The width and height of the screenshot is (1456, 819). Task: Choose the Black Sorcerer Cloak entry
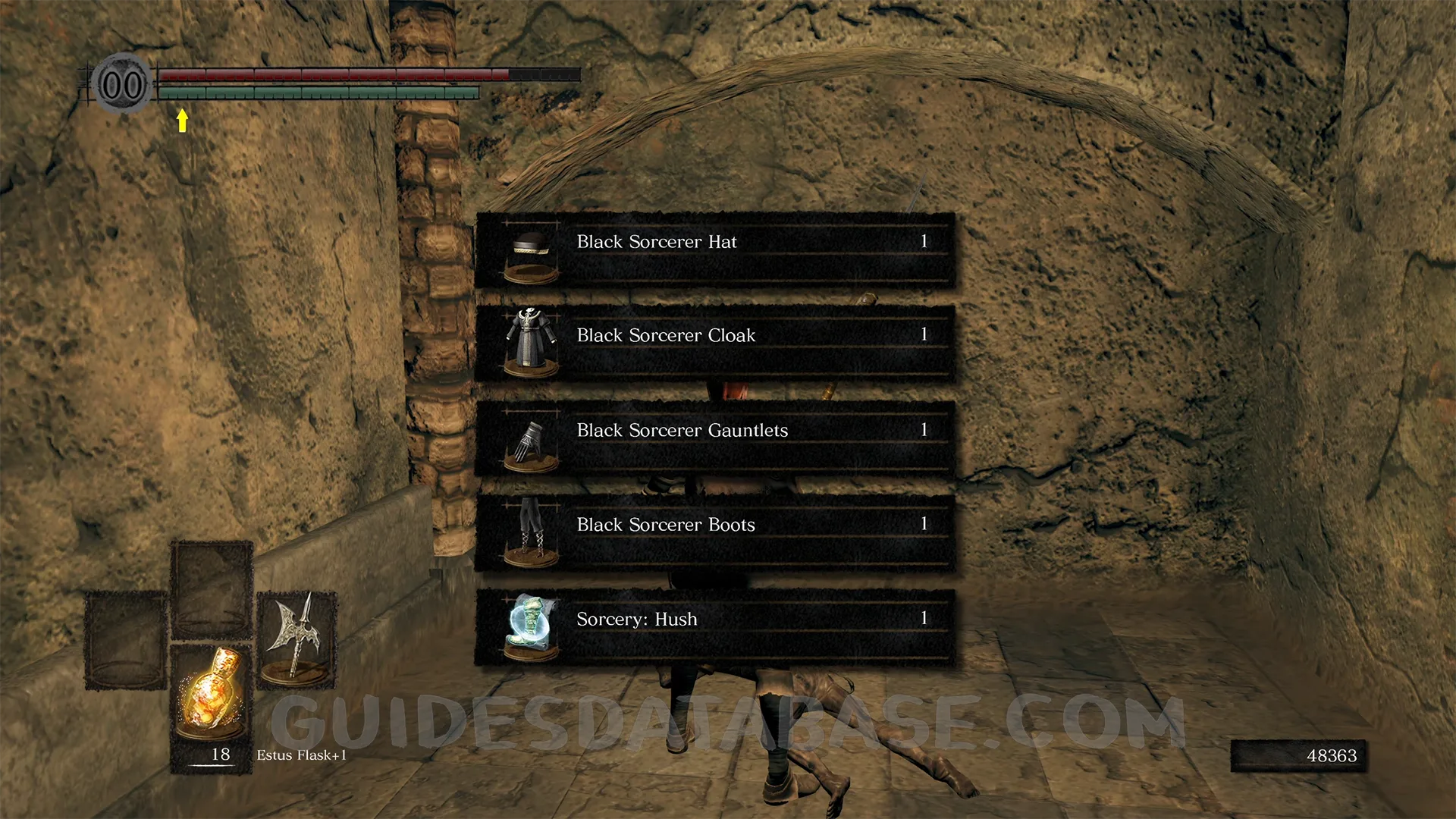coord(714,344)
